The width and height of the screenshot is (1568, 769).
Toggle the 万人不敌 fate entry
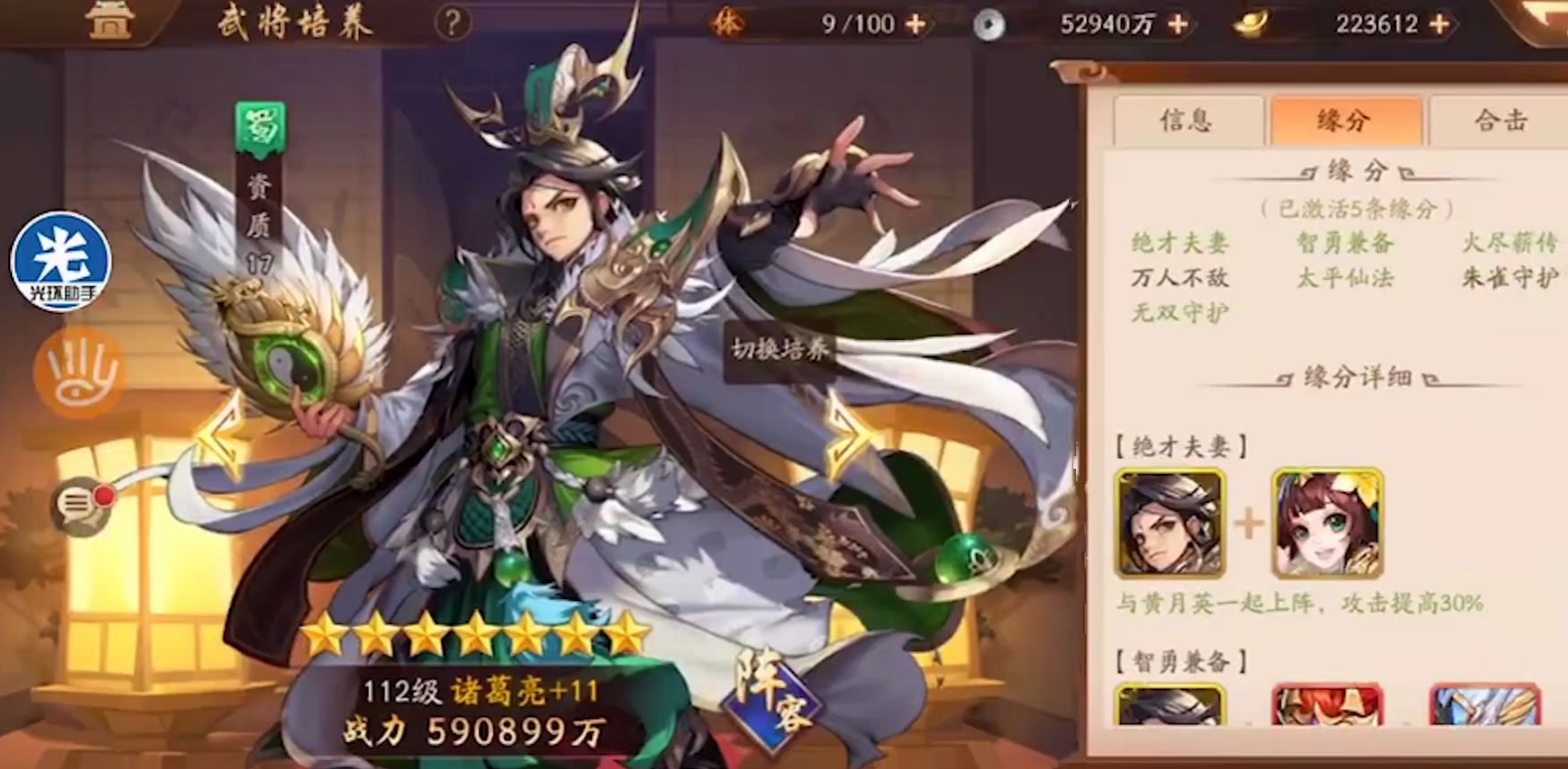point(1178,278)
